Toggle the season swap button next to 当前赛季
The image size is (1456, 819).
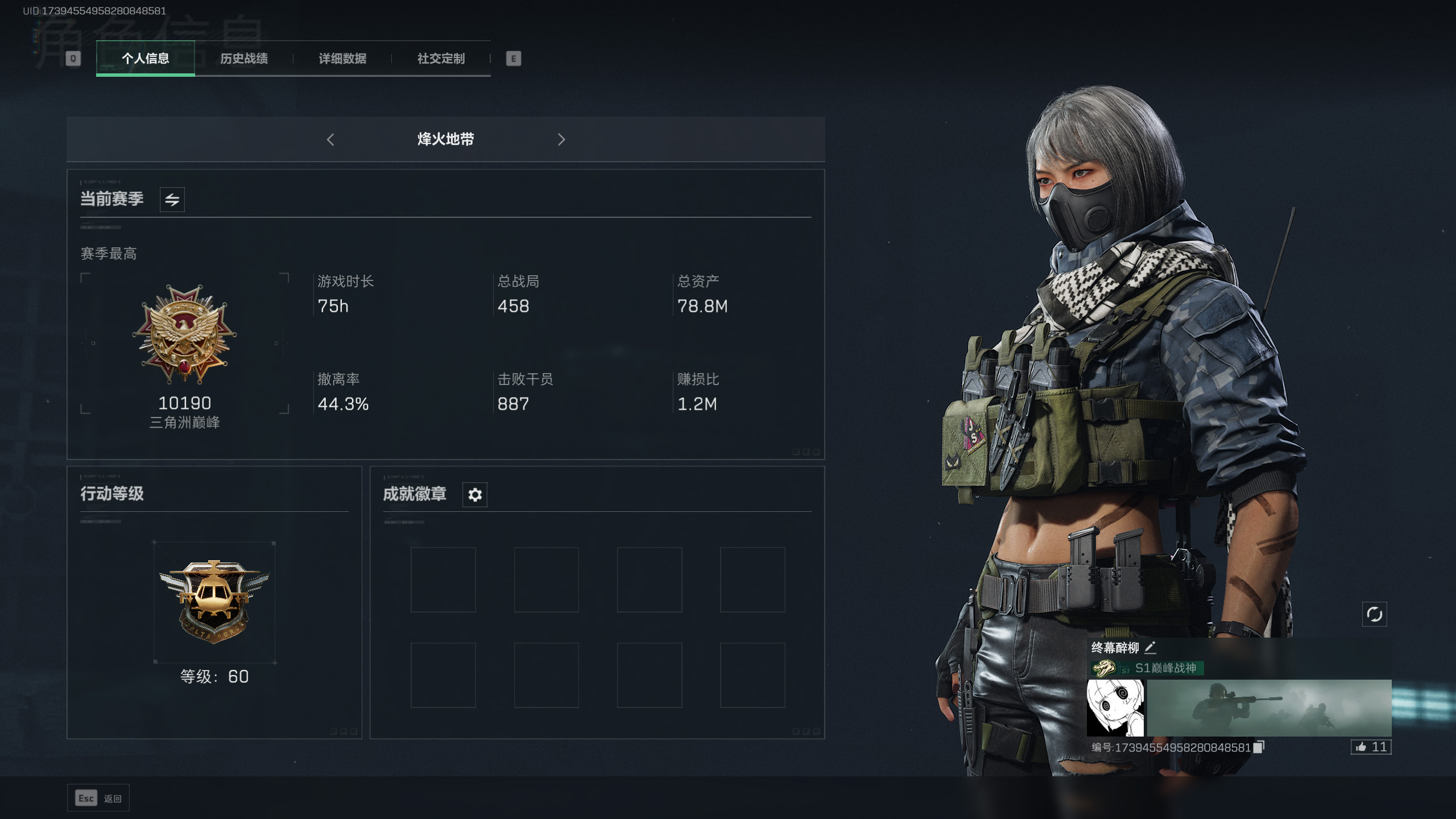click(x=172, y=200)
